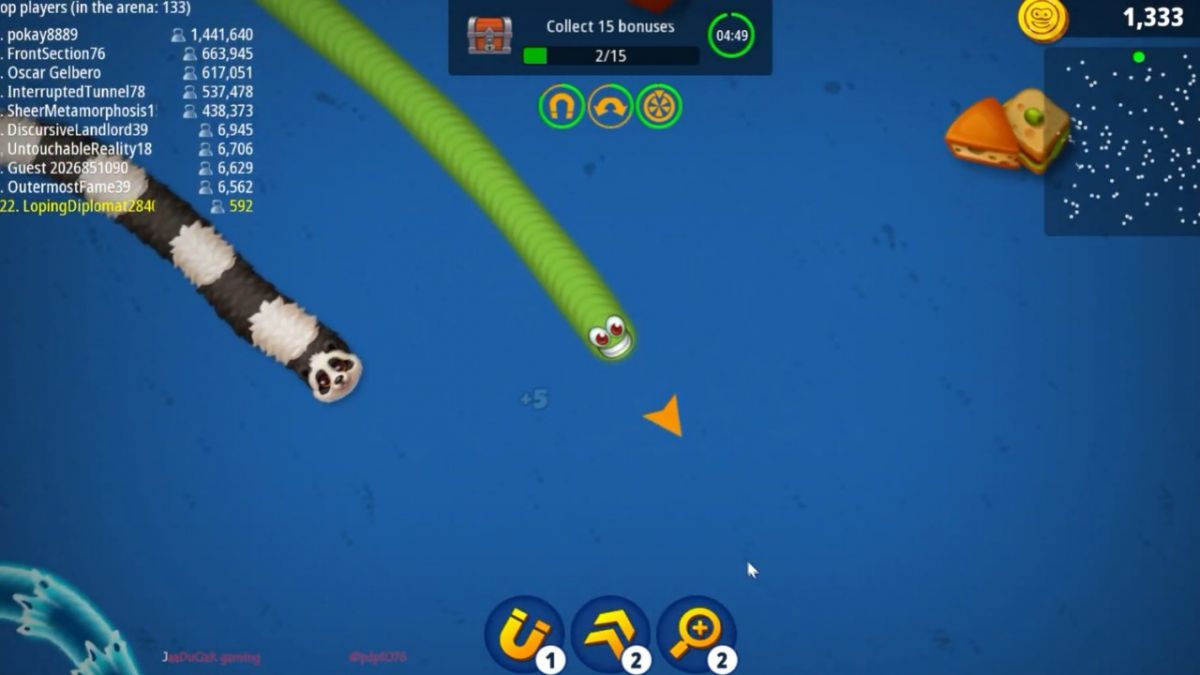Choose Oscar Gelbero's leaderboard row
The height and width of the screenshot is (675, 1200).
[x=128, y=73]
